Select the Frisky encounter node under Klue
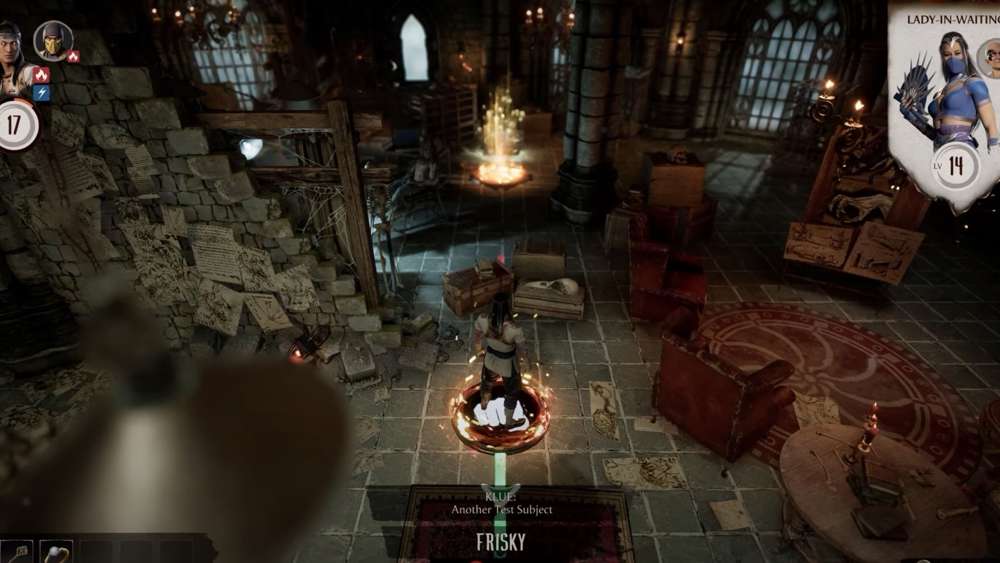Screen dimensions: 1000x563 [x=500, y=544]
